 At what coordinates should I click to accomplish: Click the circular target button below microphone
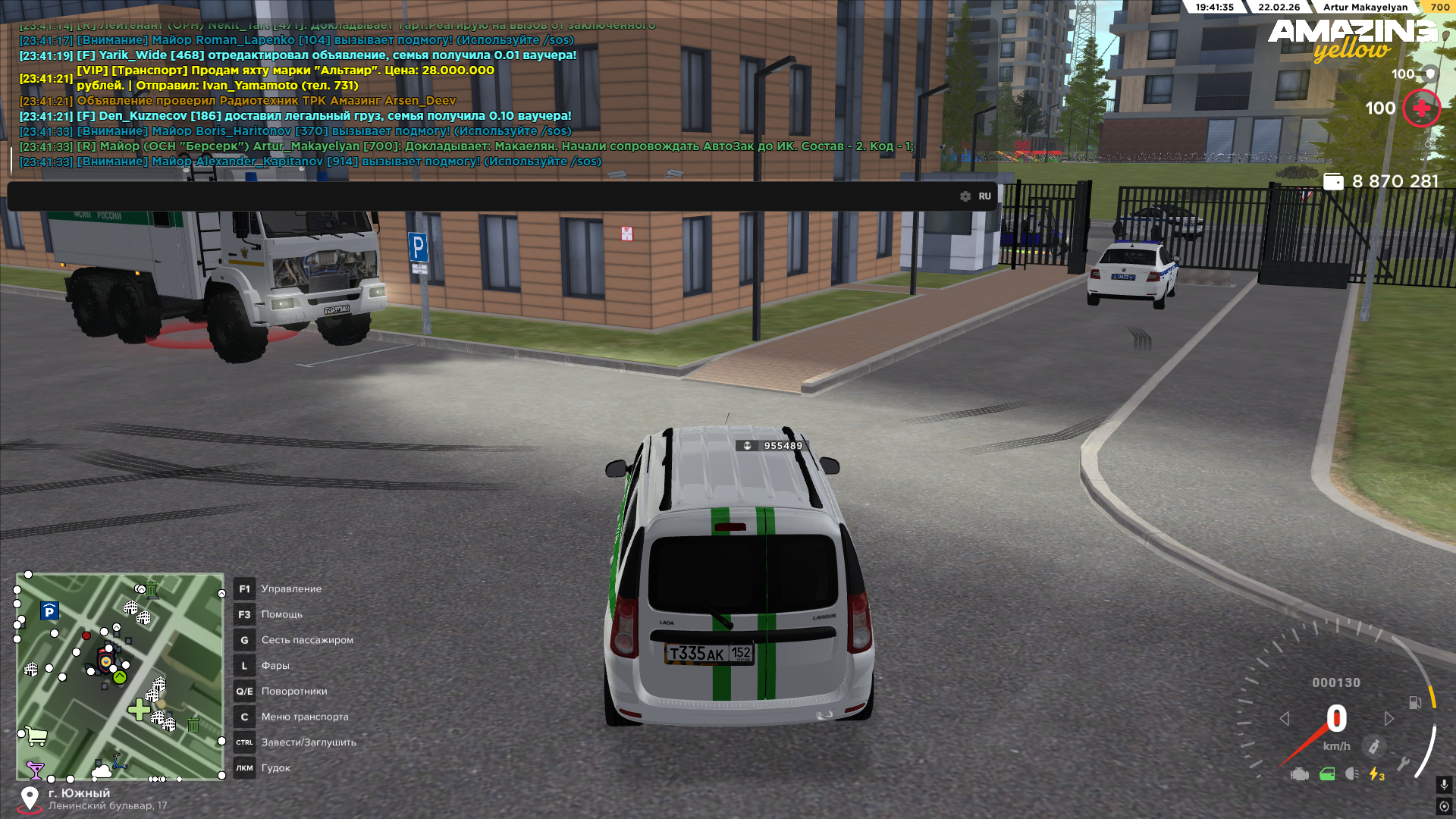click(x=1444, y=806)
